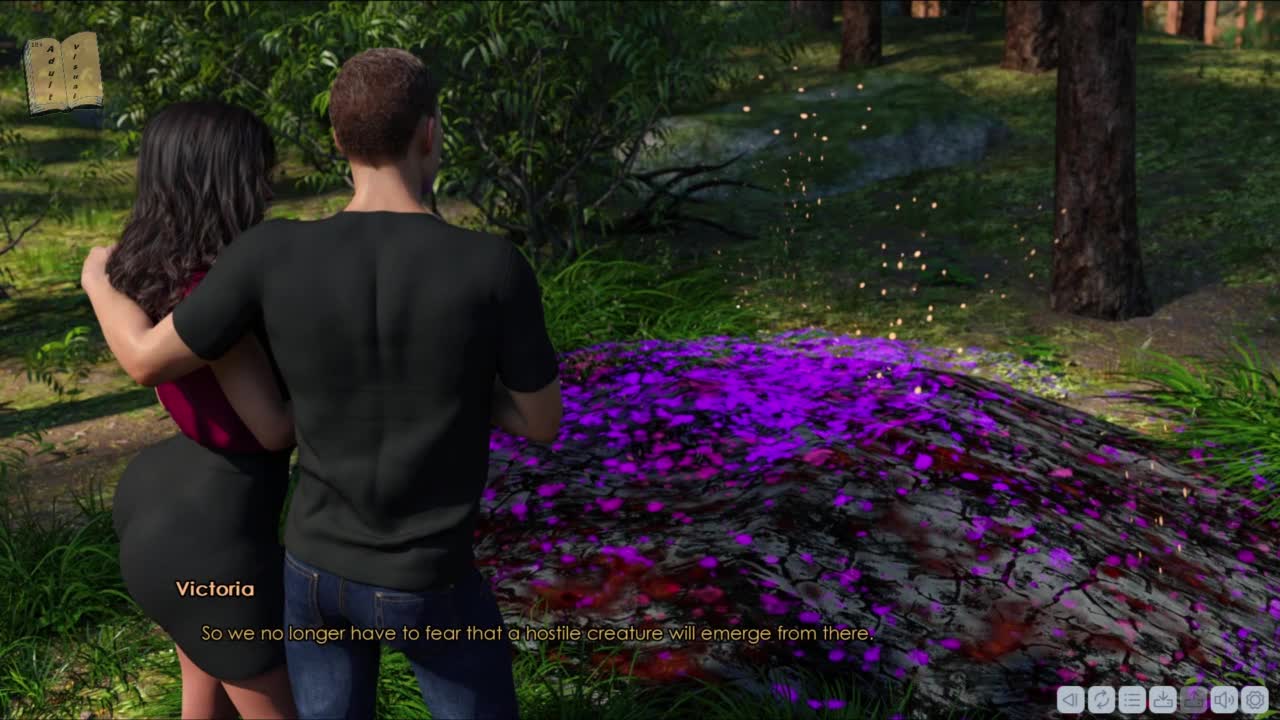Open the save game tray icon

1163,699
